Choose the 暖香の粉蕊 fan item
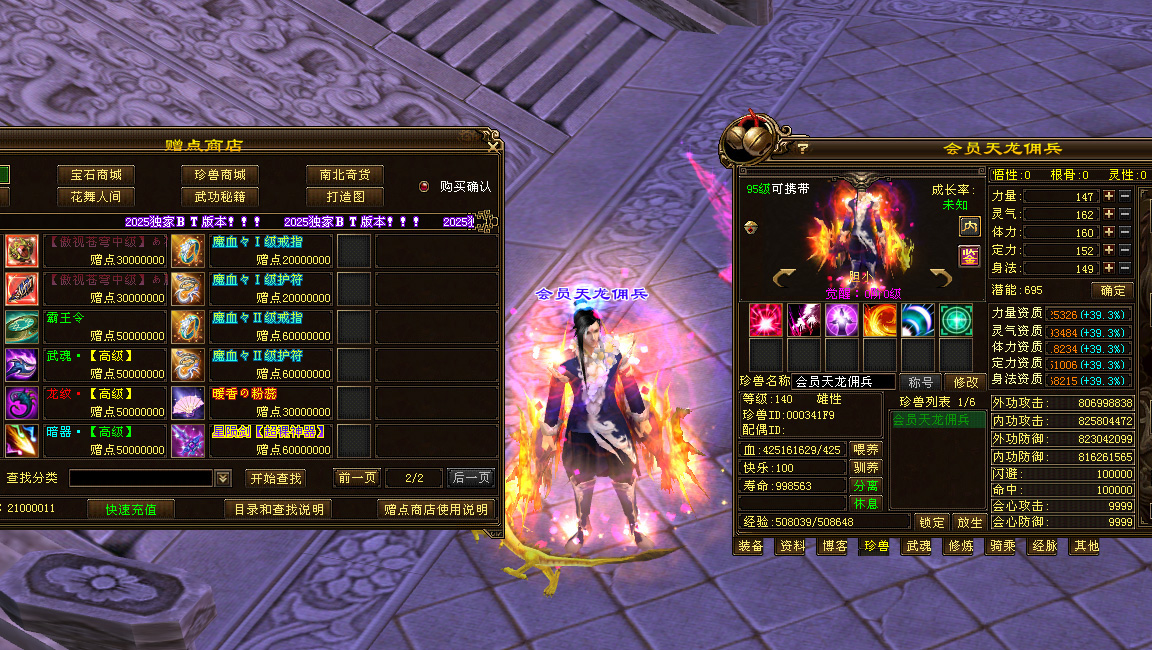Viewport: 1152px width, 650px height. pyautogui.click(x=188, y=403)
